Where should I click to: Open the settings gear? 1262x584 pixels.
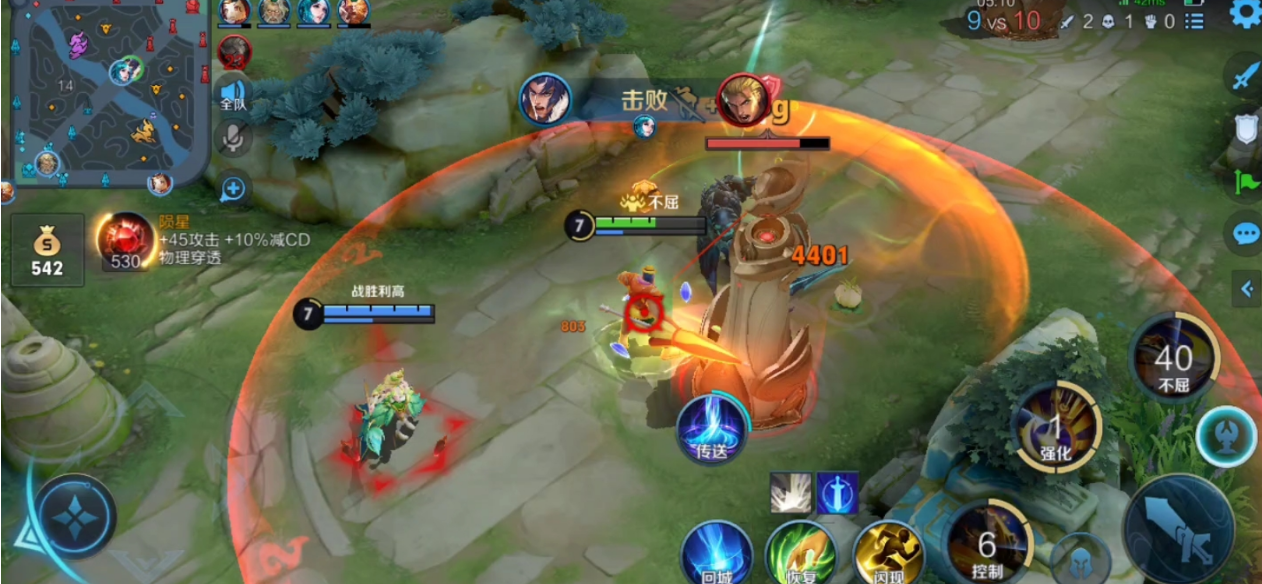1245,14
